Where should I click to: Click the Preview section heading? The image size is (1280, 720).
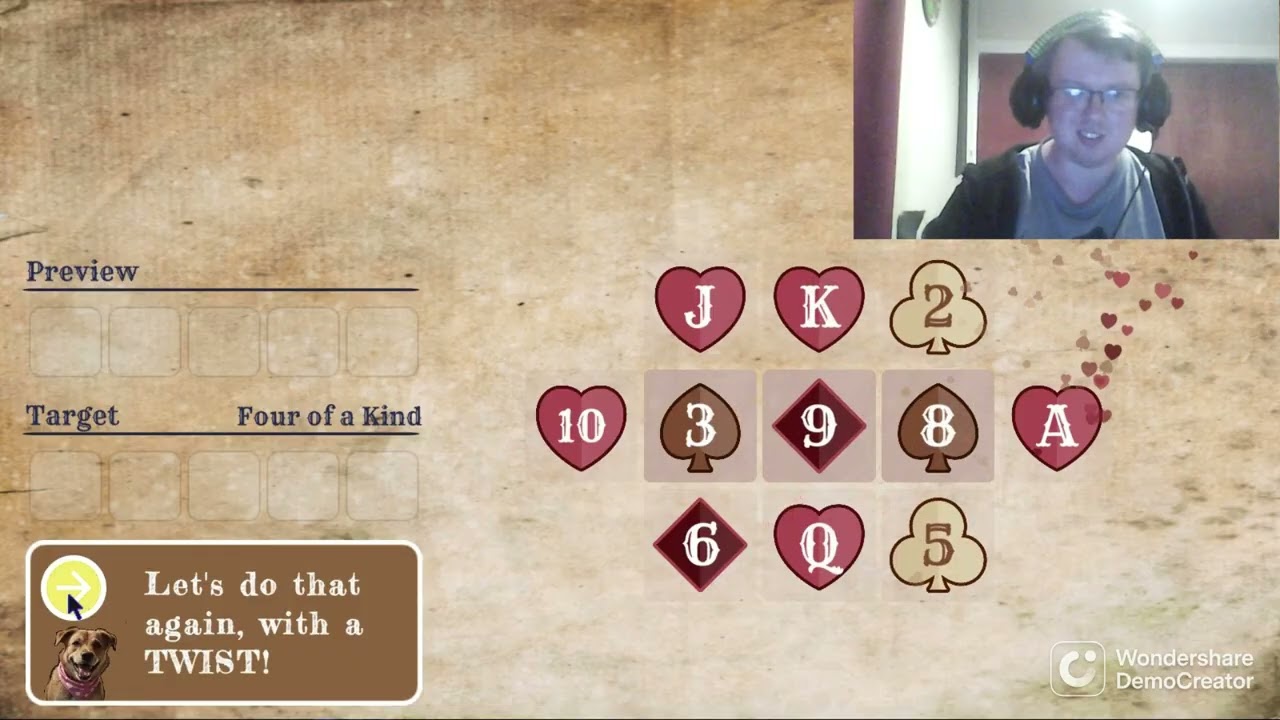(x=83, y=271)
